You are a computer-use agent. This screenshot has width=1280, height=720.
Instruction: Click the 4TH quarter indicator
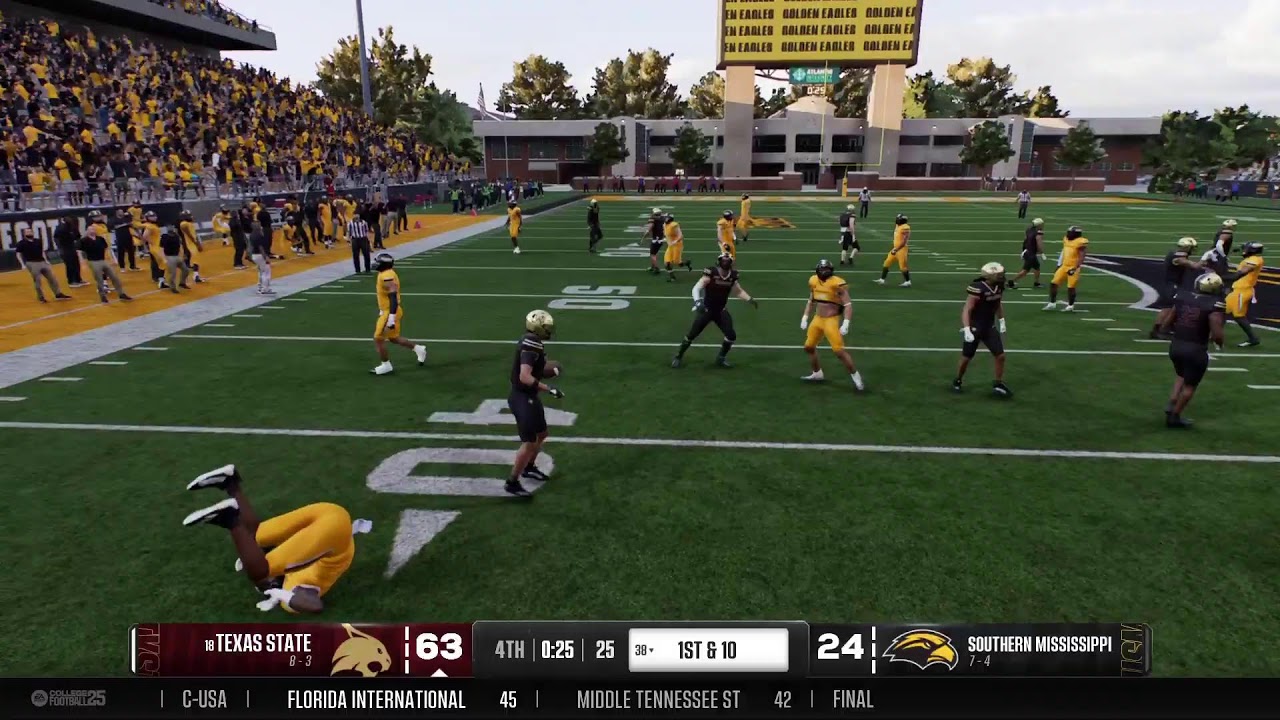pyautogui.click(x=510, y=647)
